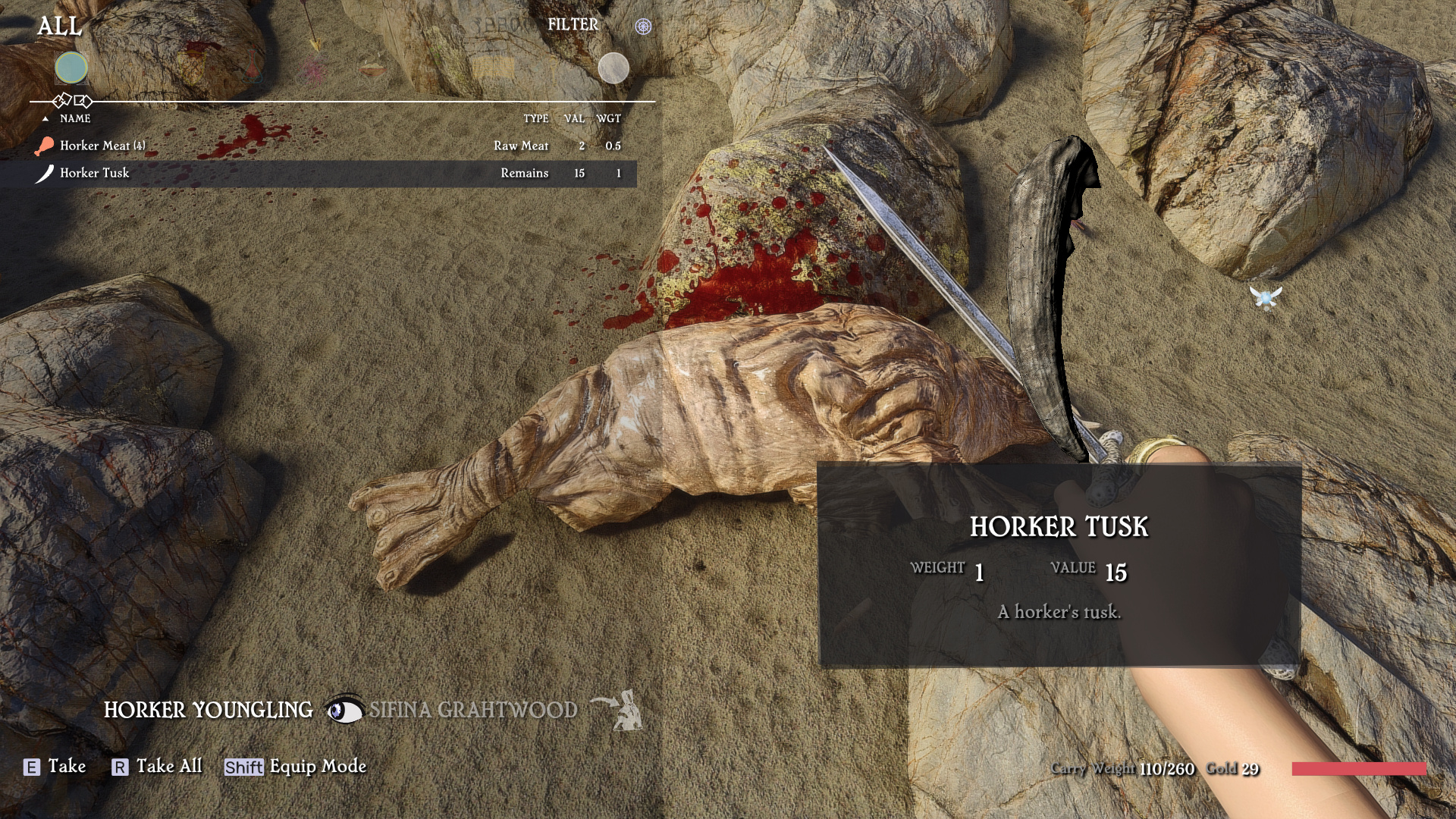
Task: Sort the list by Name column
Action: tap(75, 119)
